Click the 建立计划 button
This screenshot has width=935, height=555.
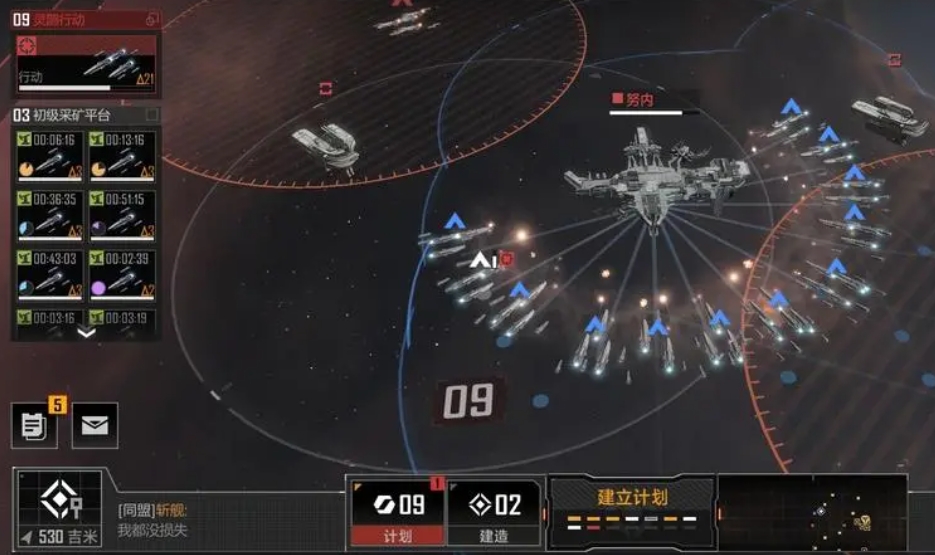(632, 505)
